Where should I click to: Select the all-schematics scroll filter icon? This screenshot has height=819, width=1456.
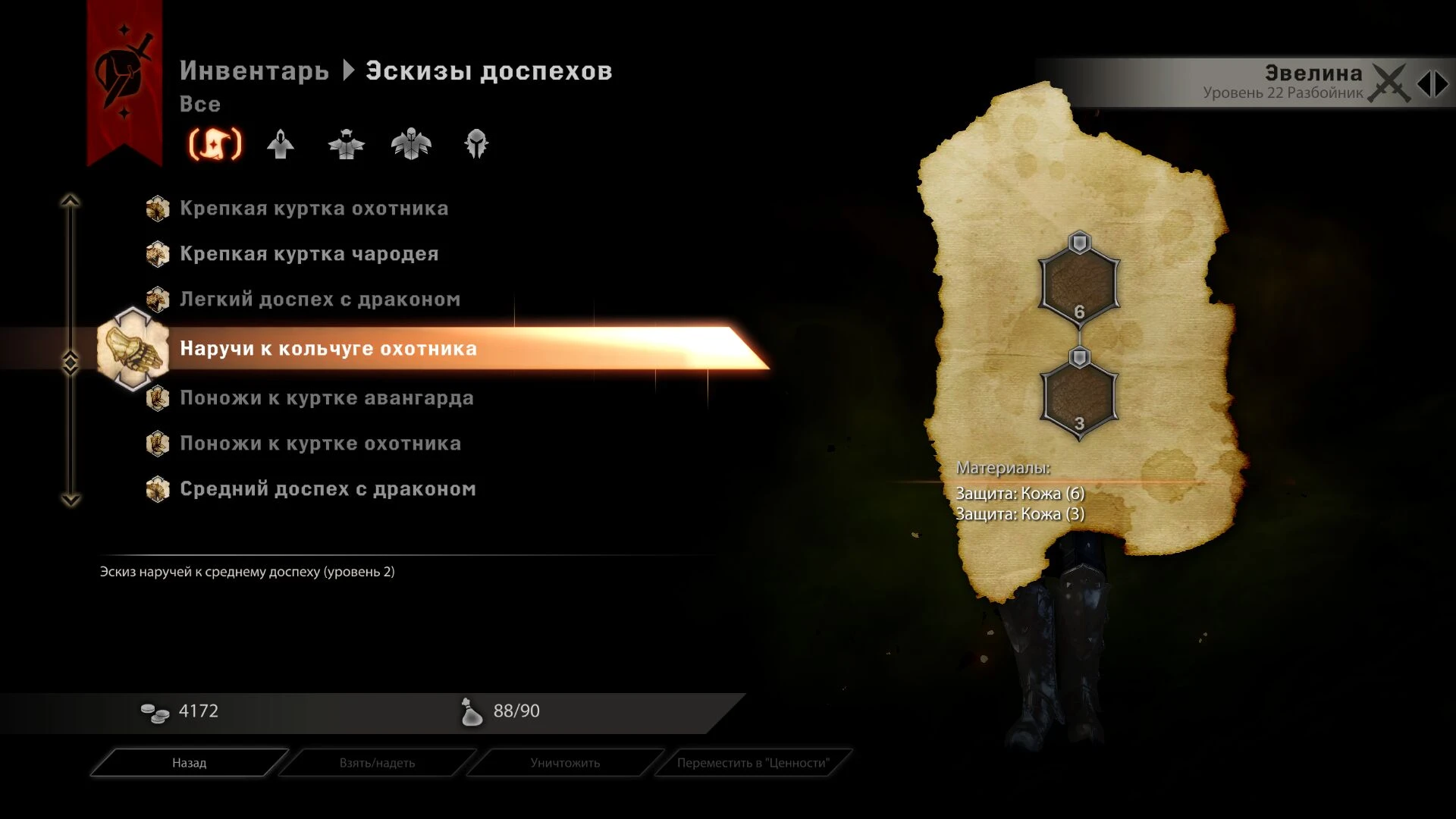pyautogui.click(x=215, y=146)
